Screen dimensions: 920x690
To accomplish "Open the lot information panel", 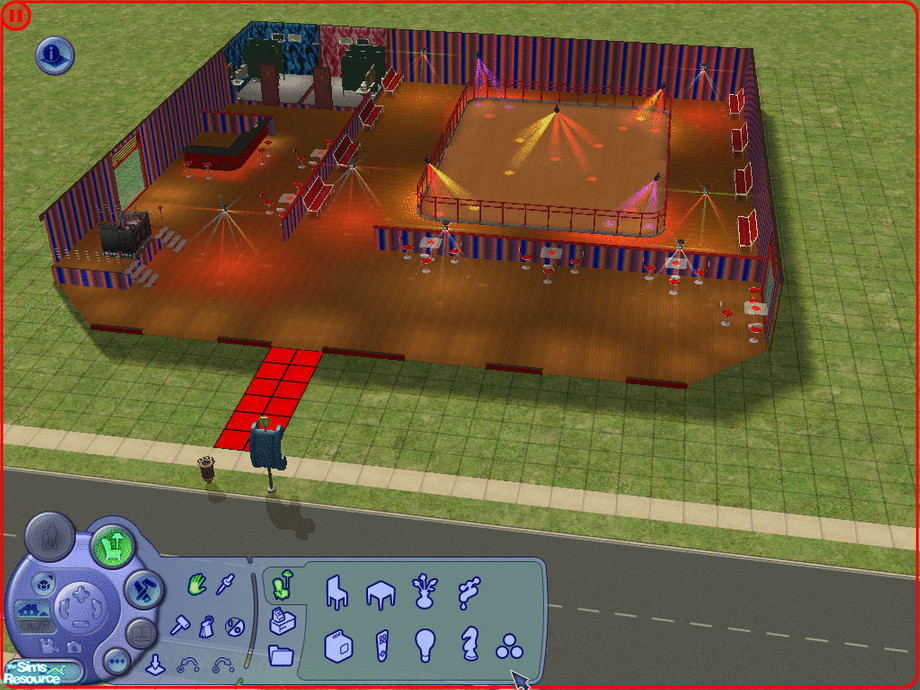I will click(x=55, y=55).
